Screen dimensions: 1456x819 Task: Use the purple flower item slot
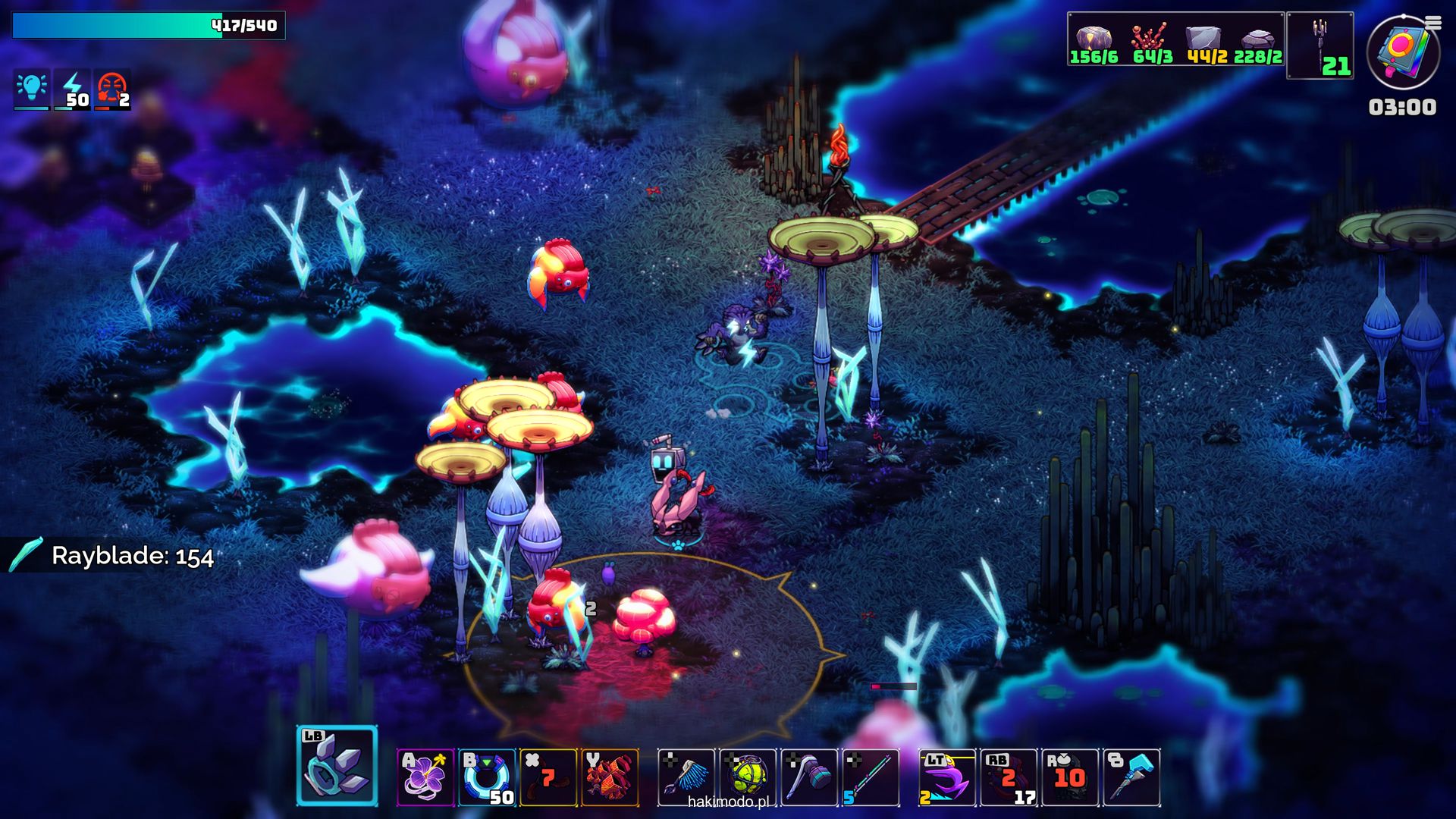(x=425, y=777)
